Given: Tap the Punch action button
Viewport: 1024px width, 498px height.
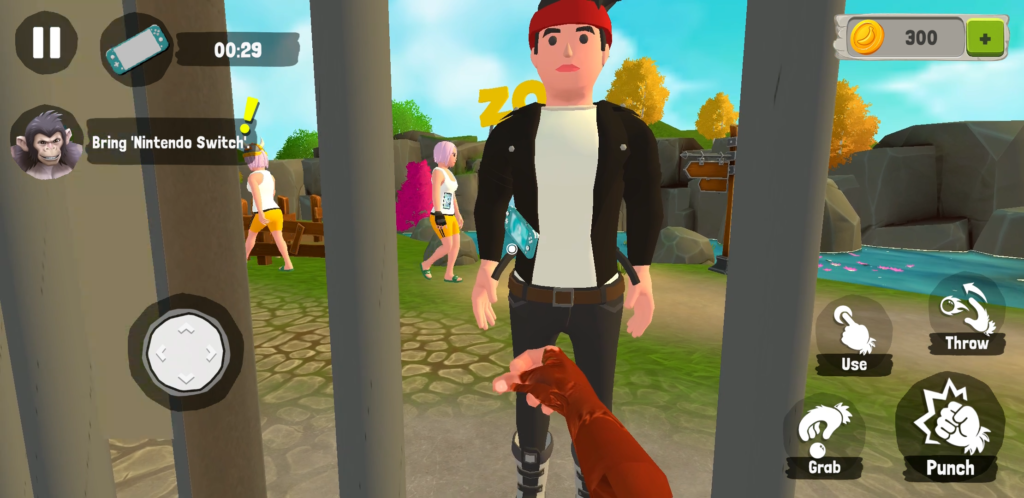Looking at the screenshot, I should pyautogui.click(x=950, y=427).
